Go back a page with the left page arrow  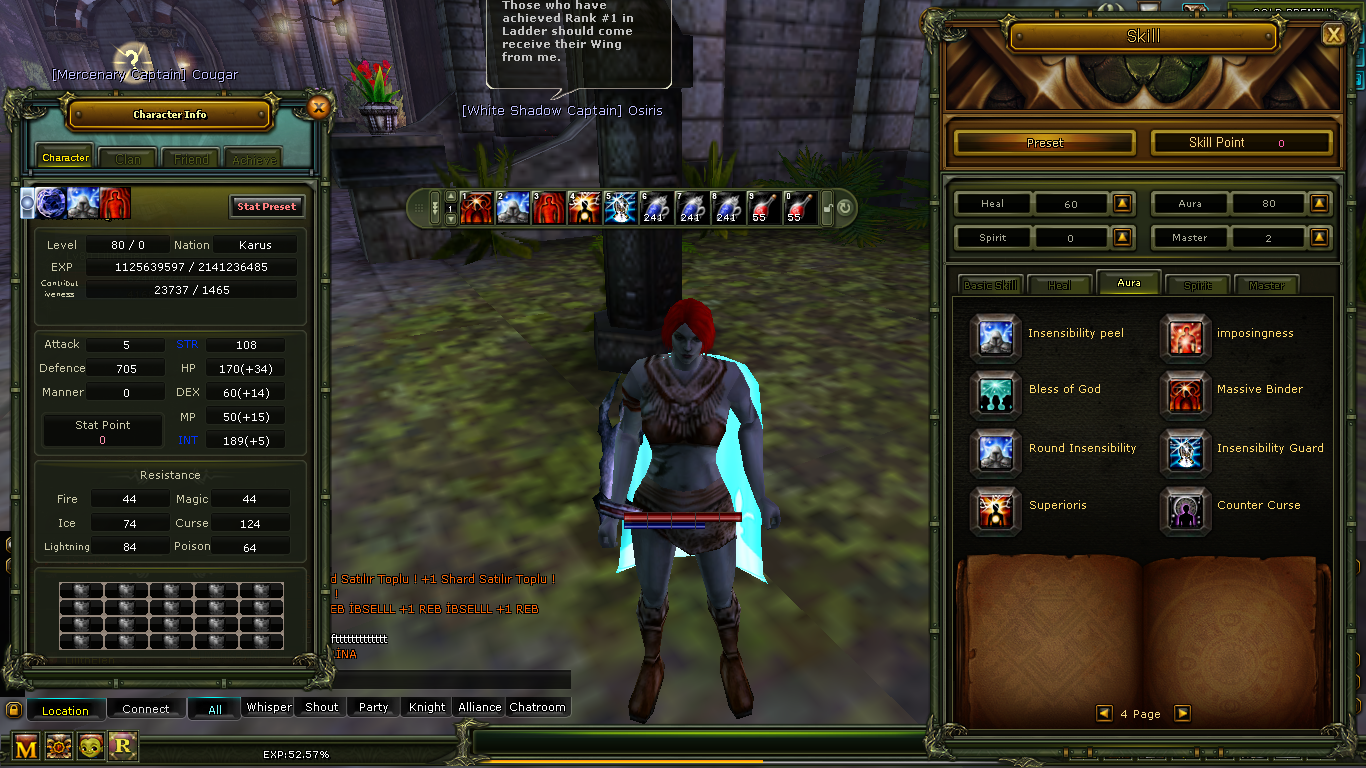tap(1104, 713)
